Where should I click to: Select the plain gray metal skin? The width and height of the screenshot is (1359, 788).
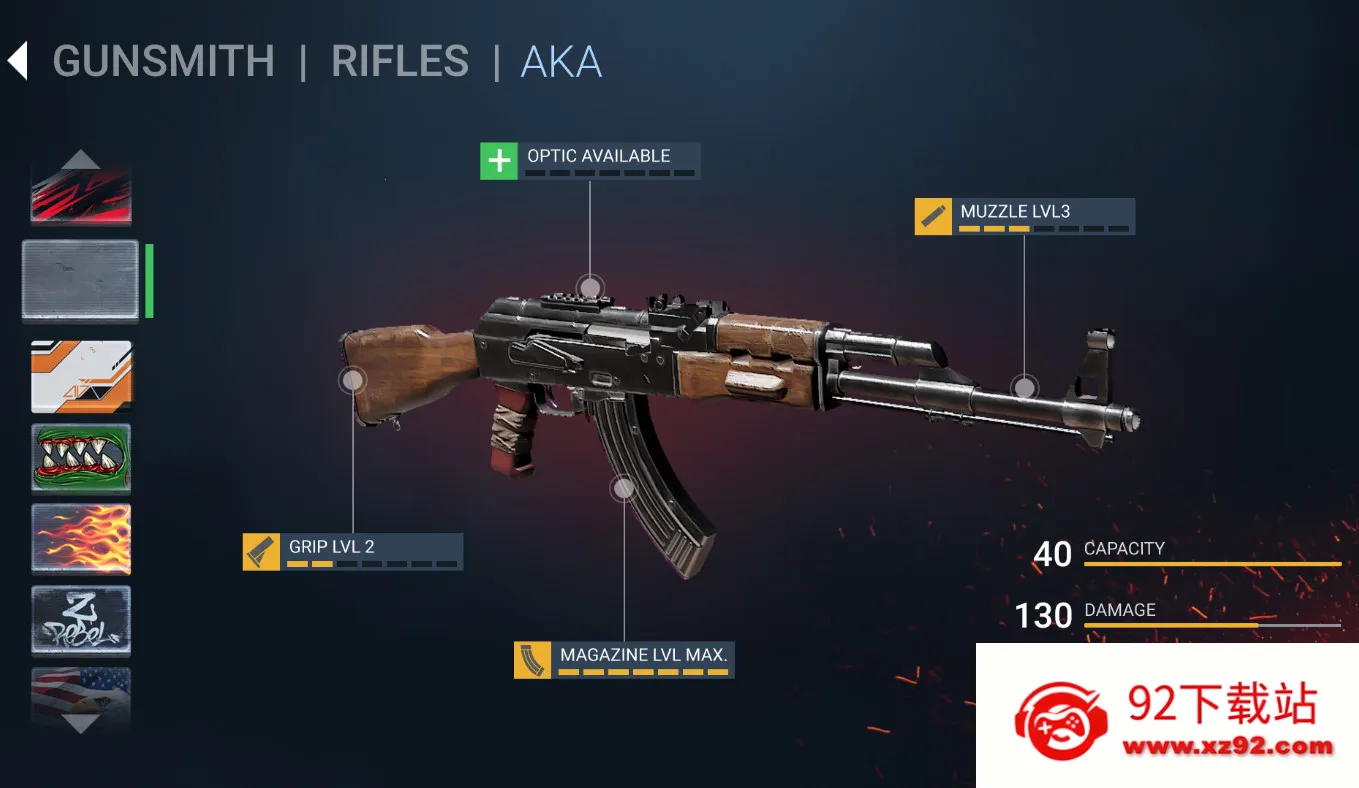[x=81, y=280]
